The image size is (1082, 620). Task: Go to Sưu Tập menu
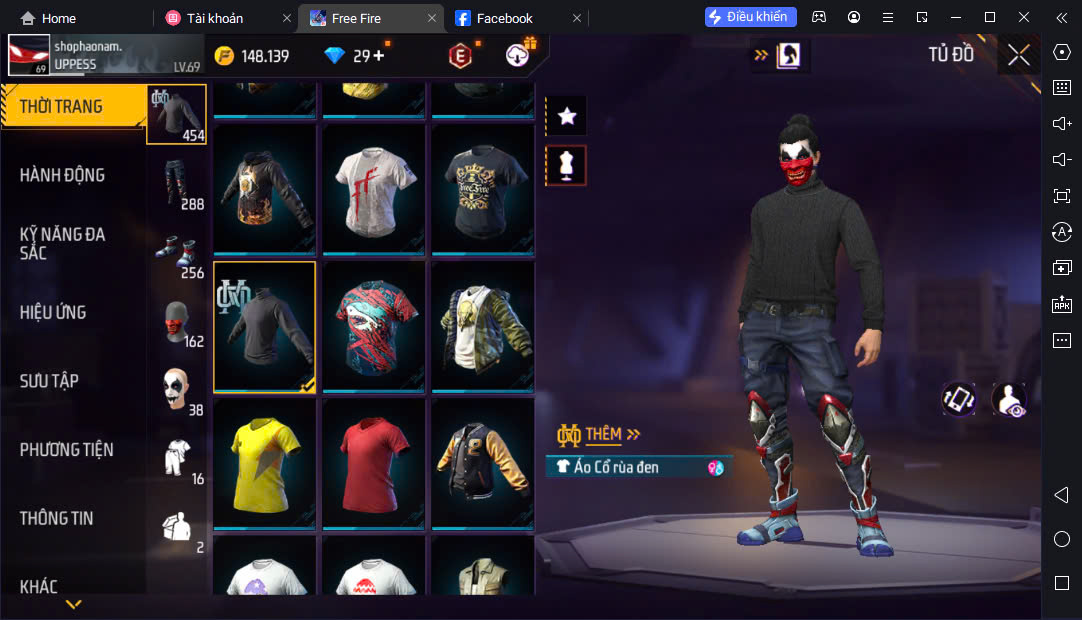pos(49,381)
